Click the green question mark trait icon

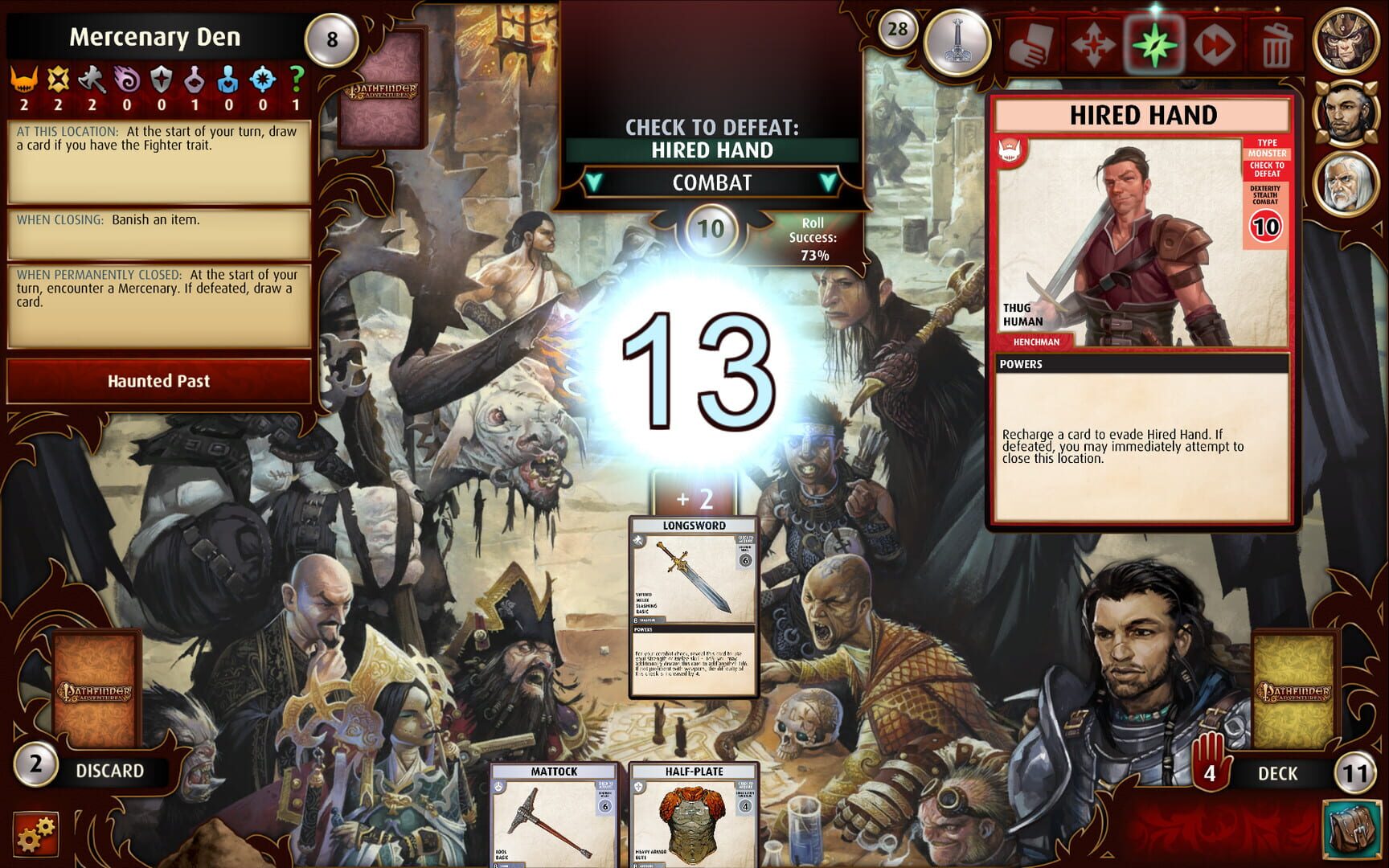coord(296,78)
